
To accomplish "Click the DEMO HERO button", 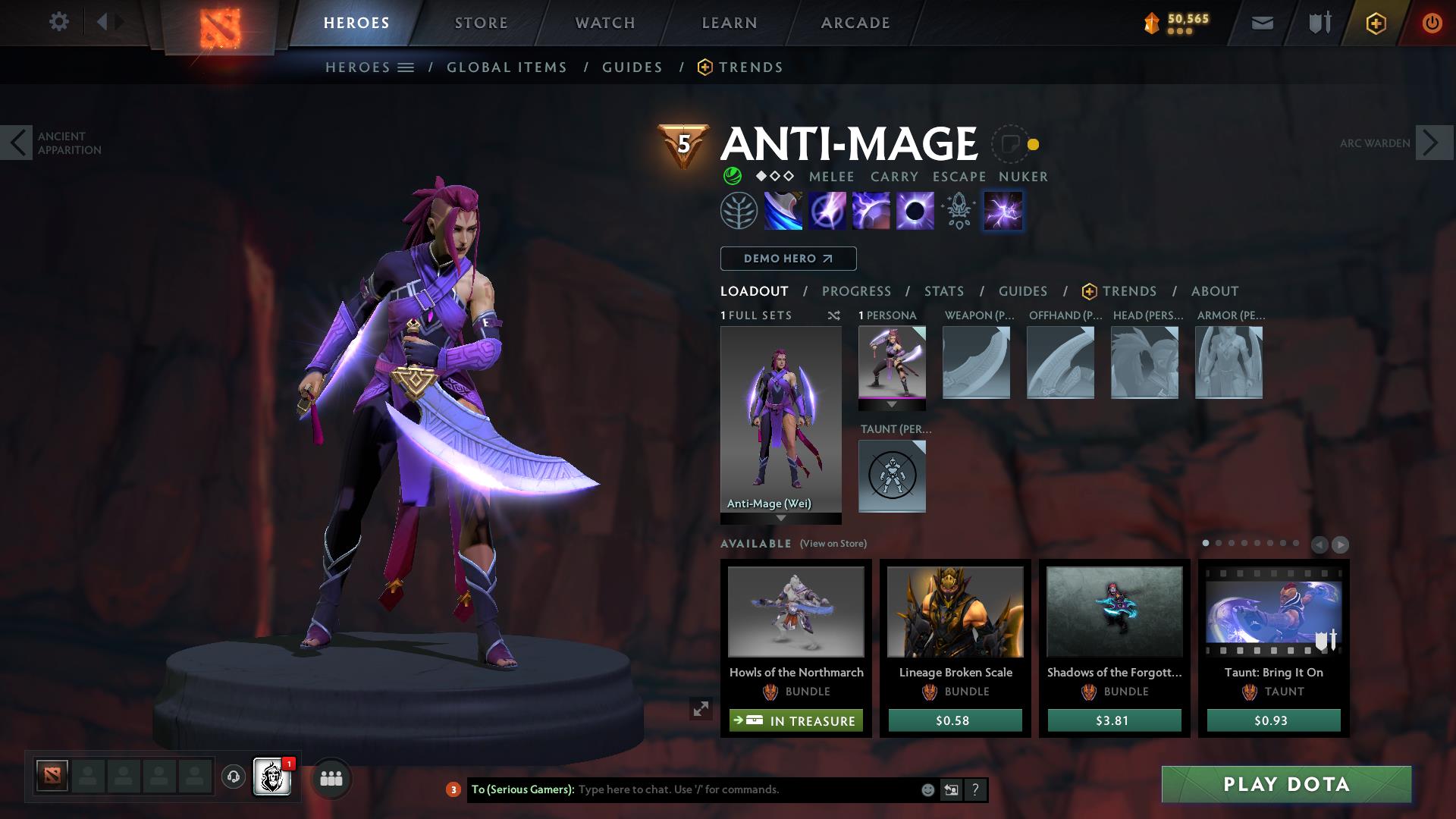I will pos(788,258).
